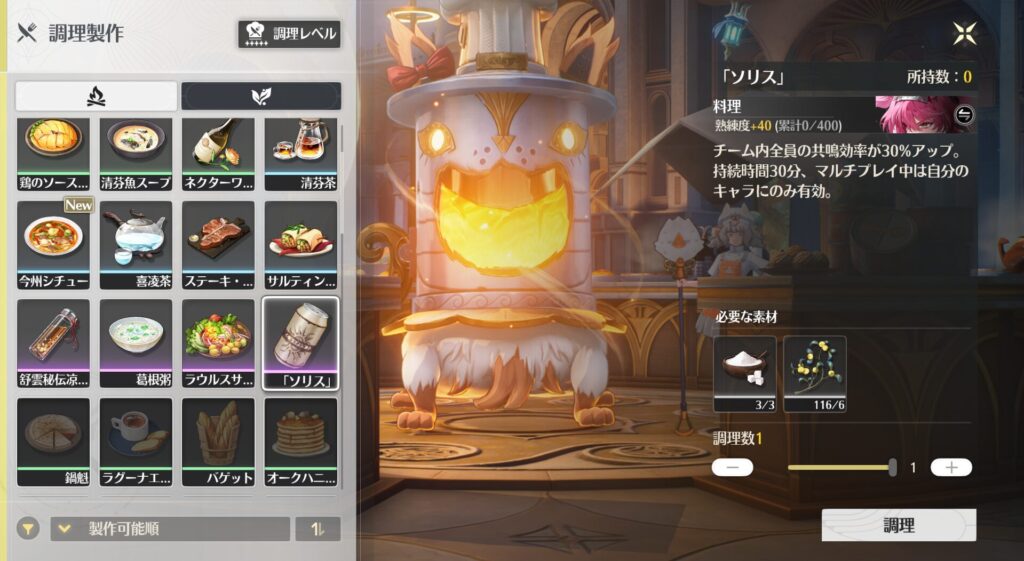This screenshot has height=561, width=1024.
Task: Increase cooking quantity with plus button
Action: pyautogui.click(x=951, y=467)
